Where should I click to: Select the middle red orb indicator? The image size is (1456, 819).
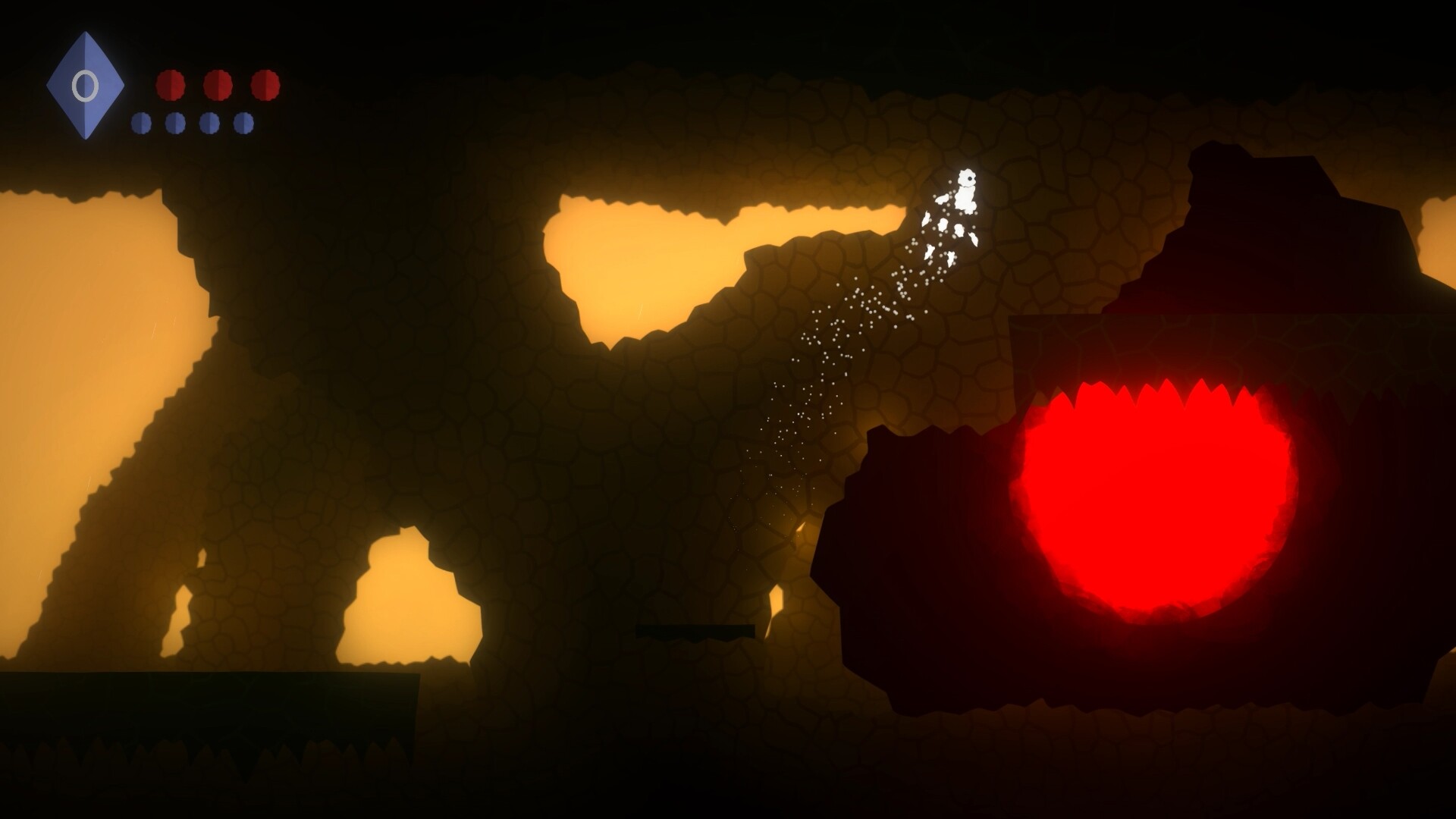point(216,85)
